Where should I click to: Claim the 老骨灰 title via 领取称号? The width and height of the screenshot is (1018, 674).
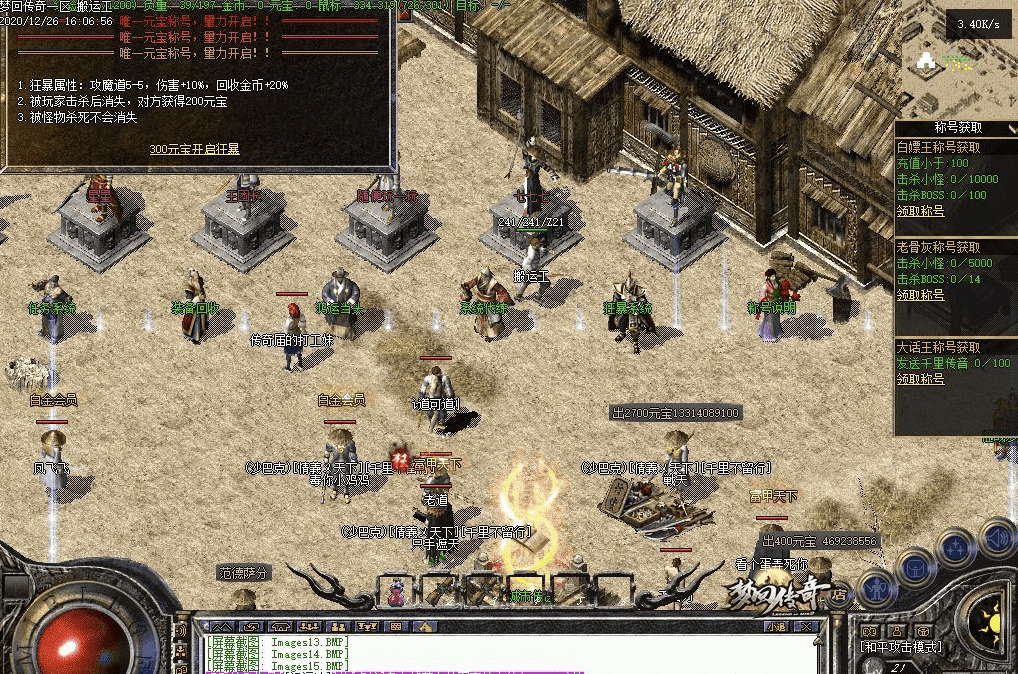(x=920, y=295)
